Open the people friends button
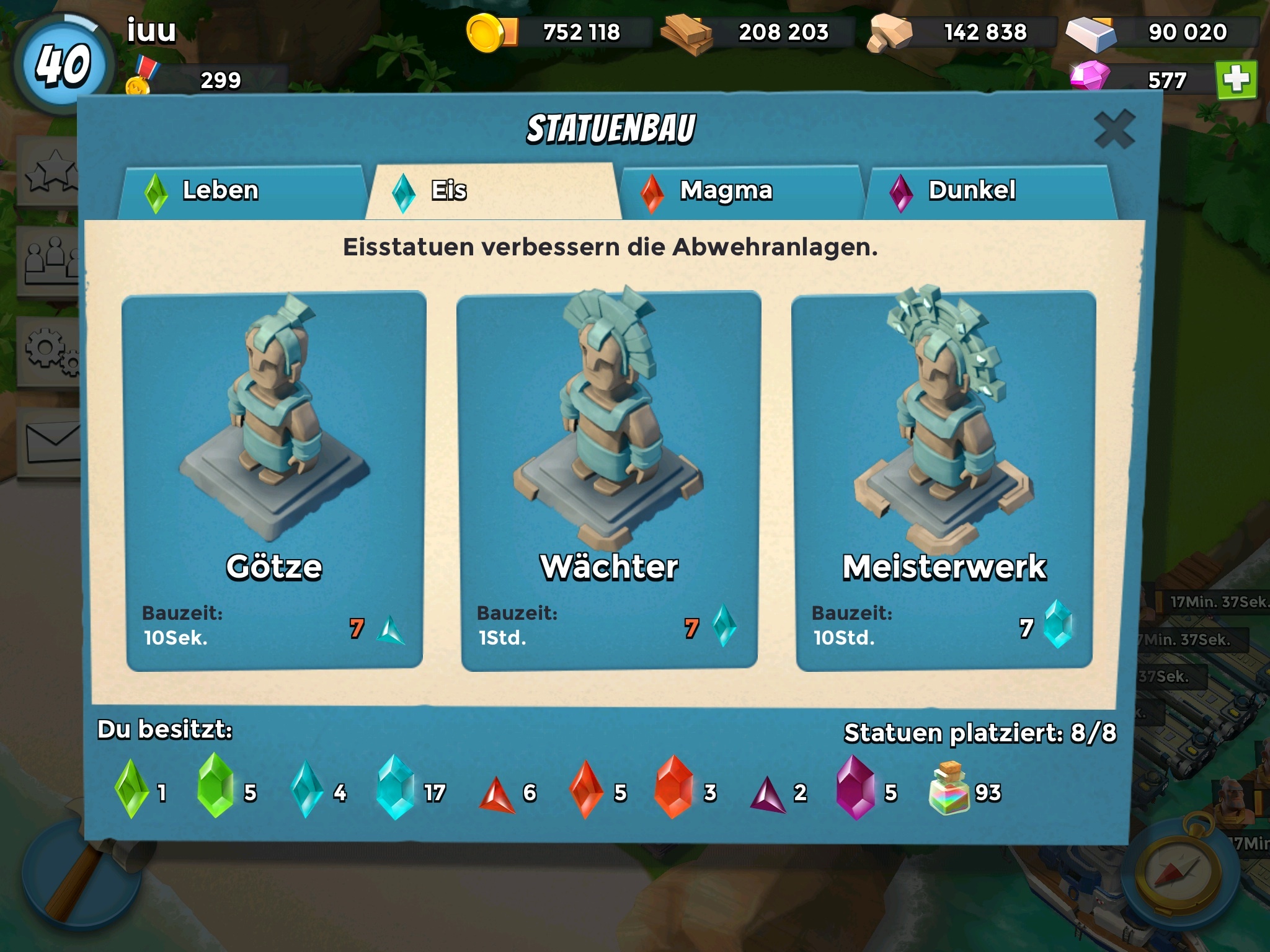Viewport: 1270px width, 952px height. pyautogui.click(x=51, y=261)
